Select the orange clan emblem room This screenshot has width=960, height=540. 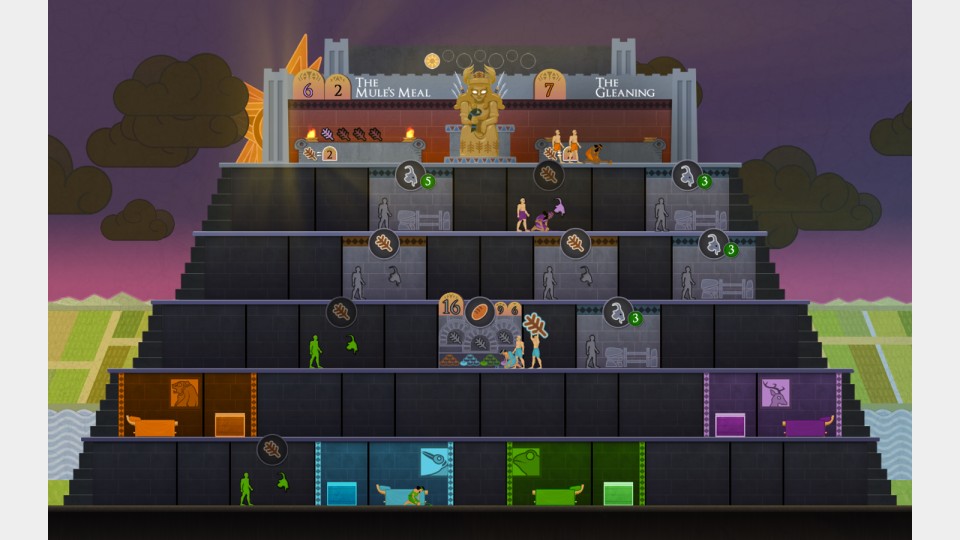[x=184, y=392]
